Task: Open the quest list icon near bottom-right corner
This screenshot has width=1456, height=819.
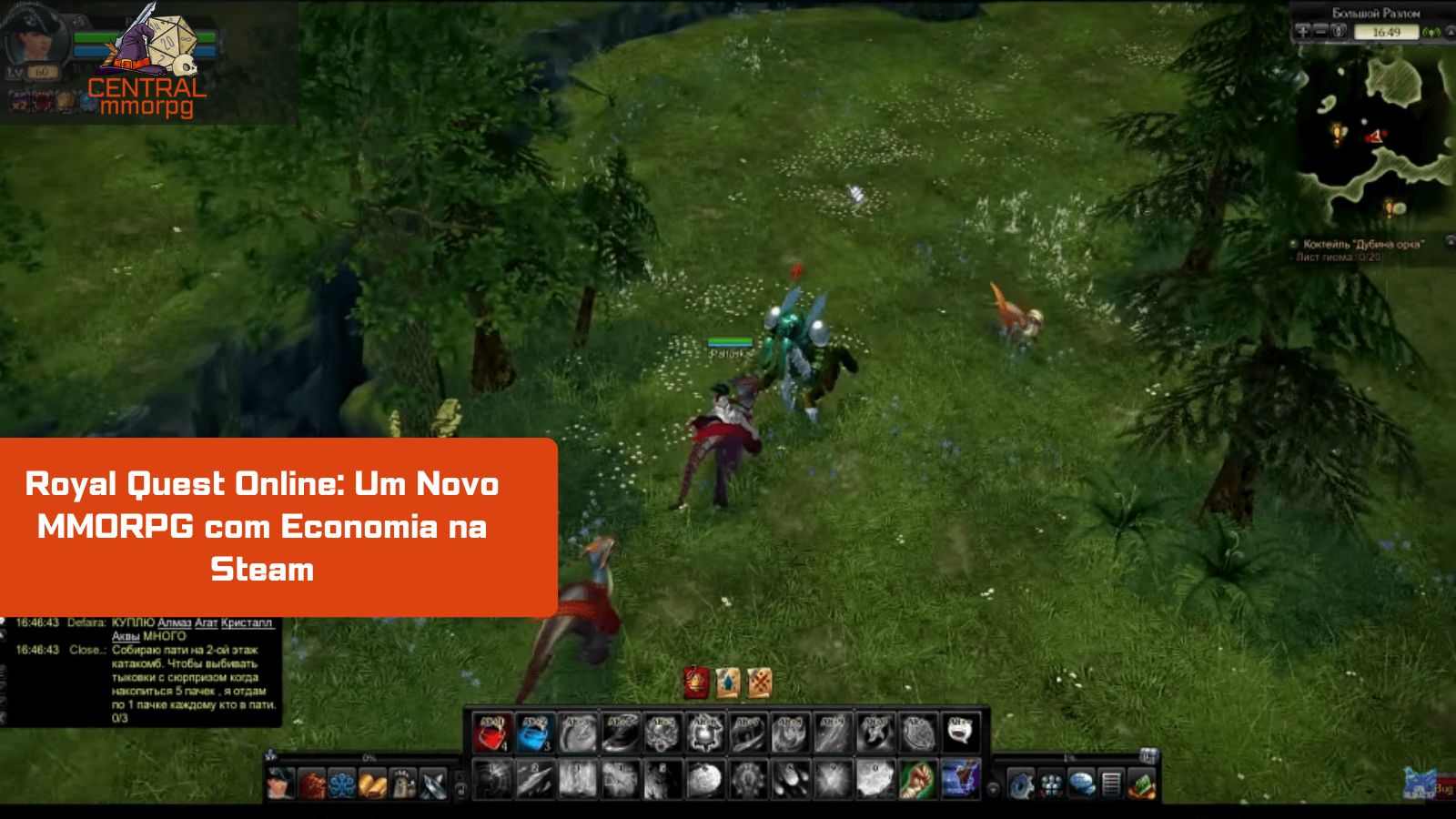Action: pyautogui.click(x=1112, y=783)
